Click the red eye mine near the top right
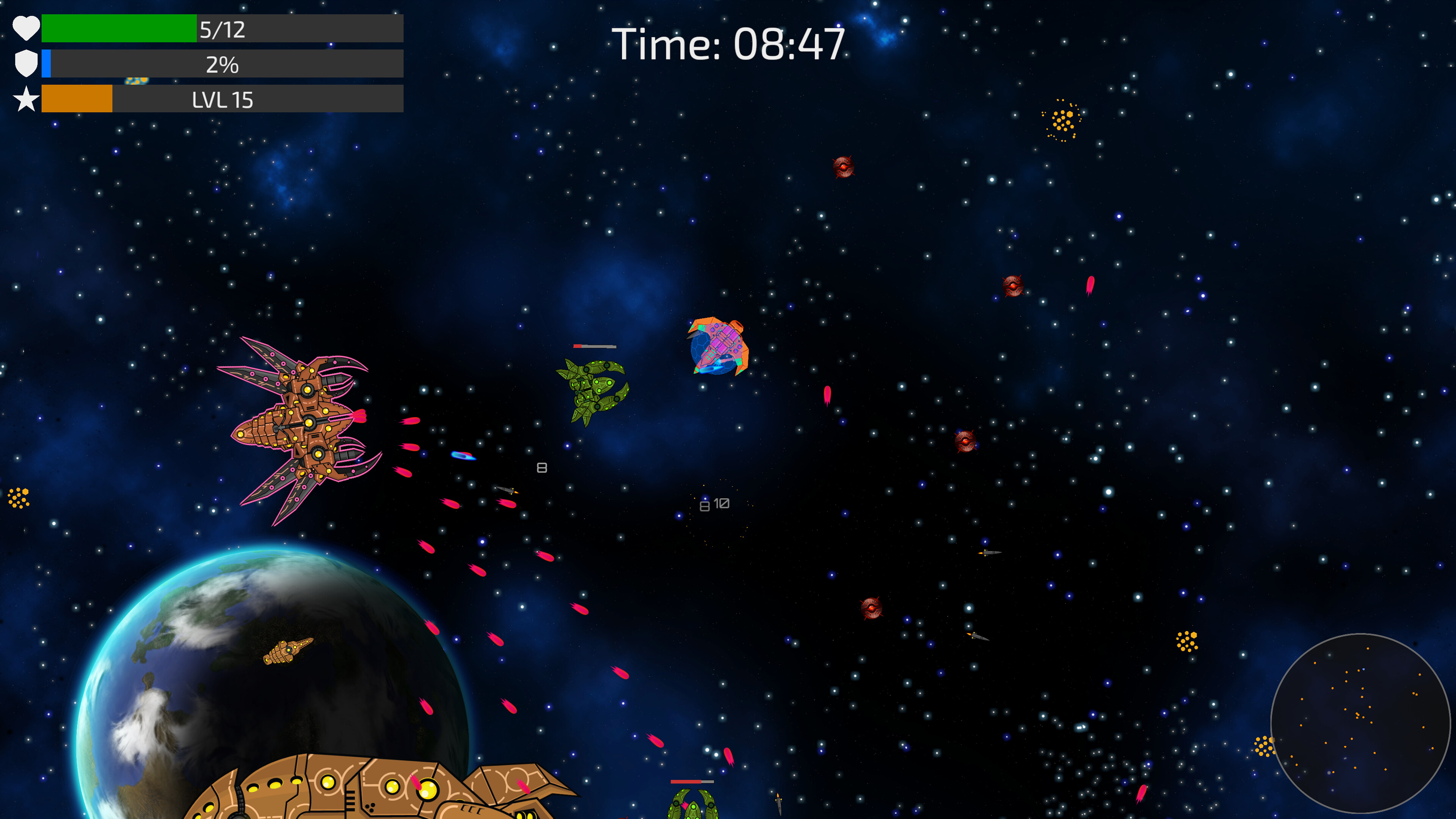 (843, 167)
